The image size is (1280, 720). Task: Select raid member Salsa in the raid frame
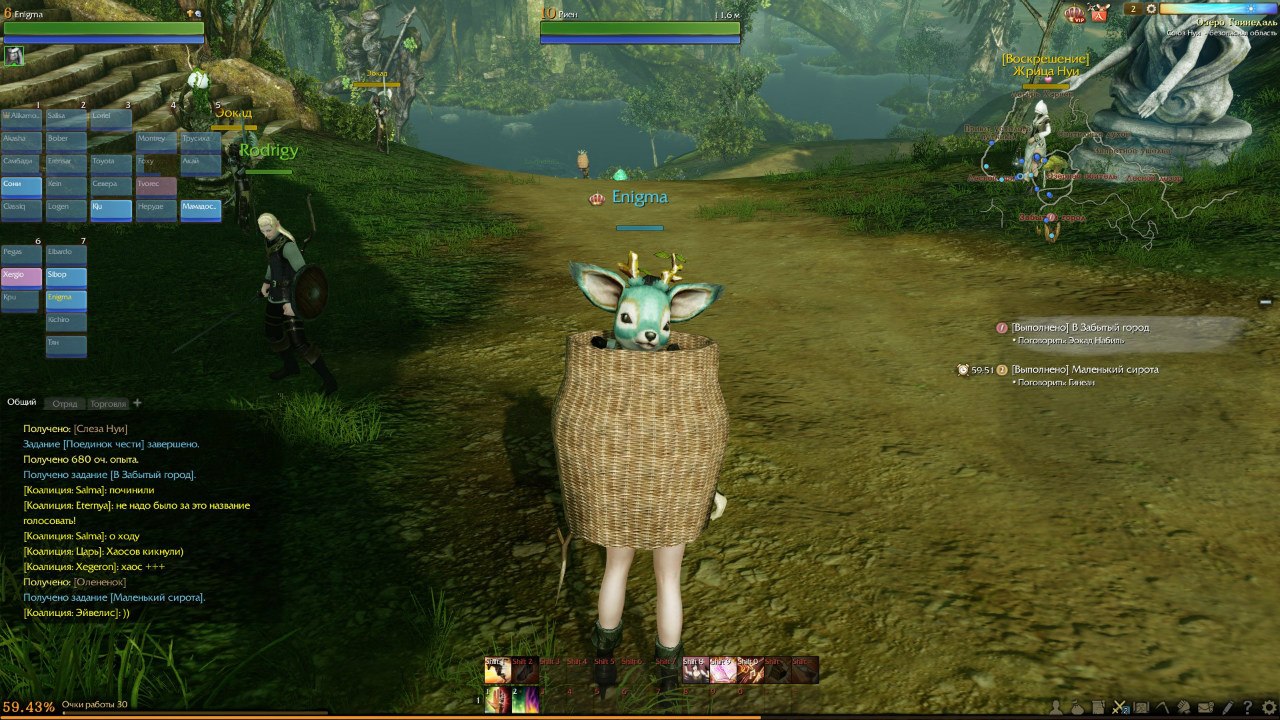[66, 117]
